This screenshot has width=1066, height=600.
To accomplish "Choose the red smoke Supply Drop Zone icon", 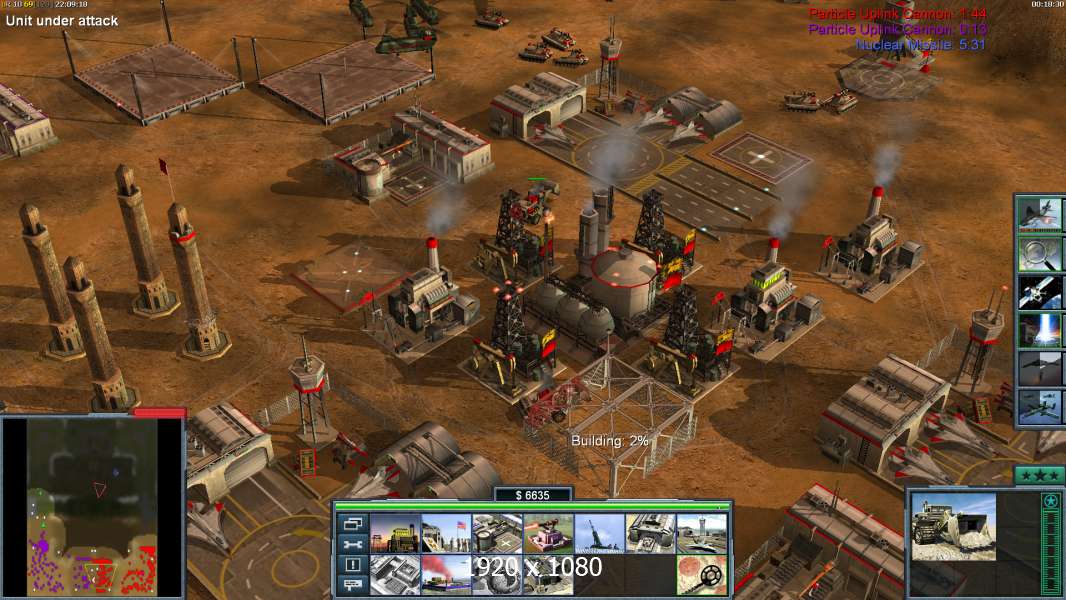I will [446, 574].
